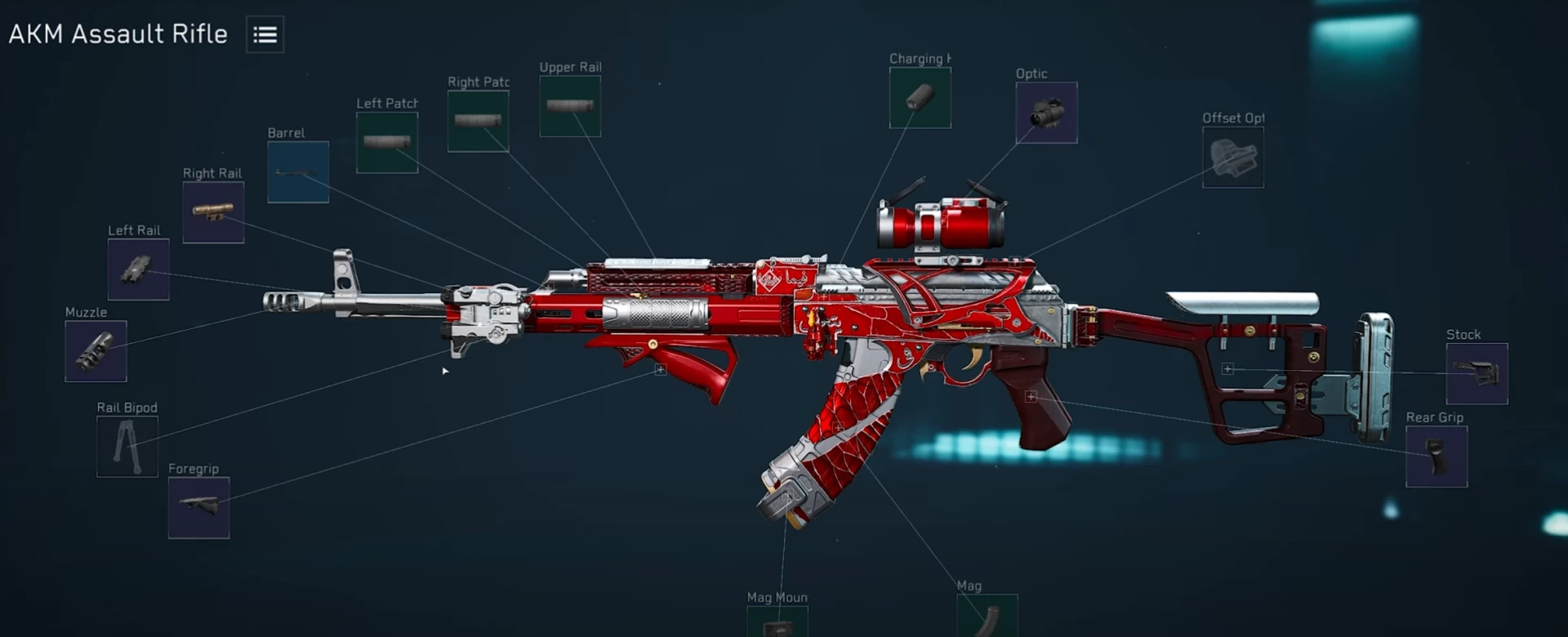Open the Left Patch slot
This screenshot has width=1568, height=637.
click(x=387, y=142)
